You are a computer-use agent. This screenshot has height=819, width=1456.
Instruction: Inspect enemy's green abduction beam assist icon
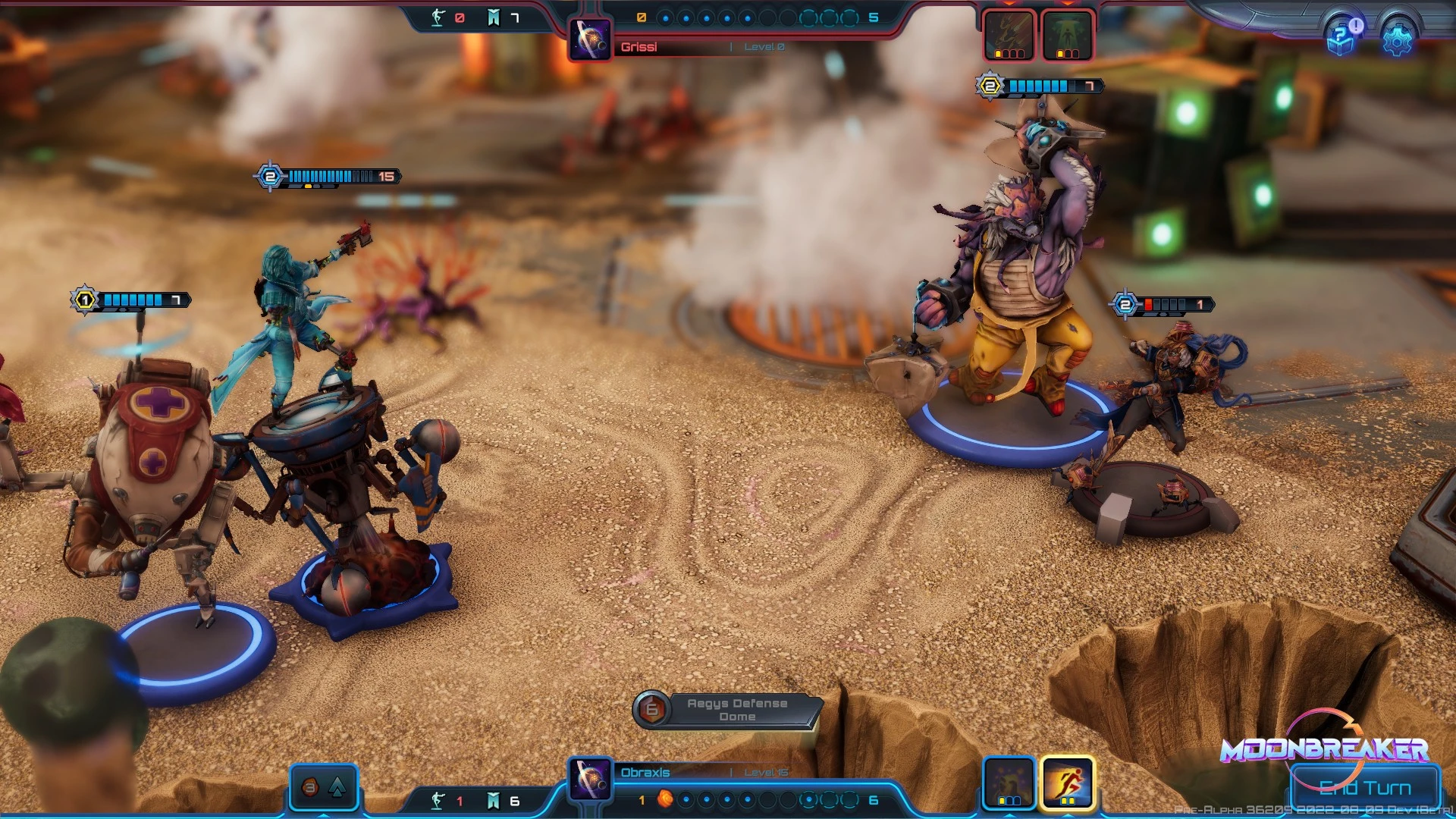[x=1067, y=35]
